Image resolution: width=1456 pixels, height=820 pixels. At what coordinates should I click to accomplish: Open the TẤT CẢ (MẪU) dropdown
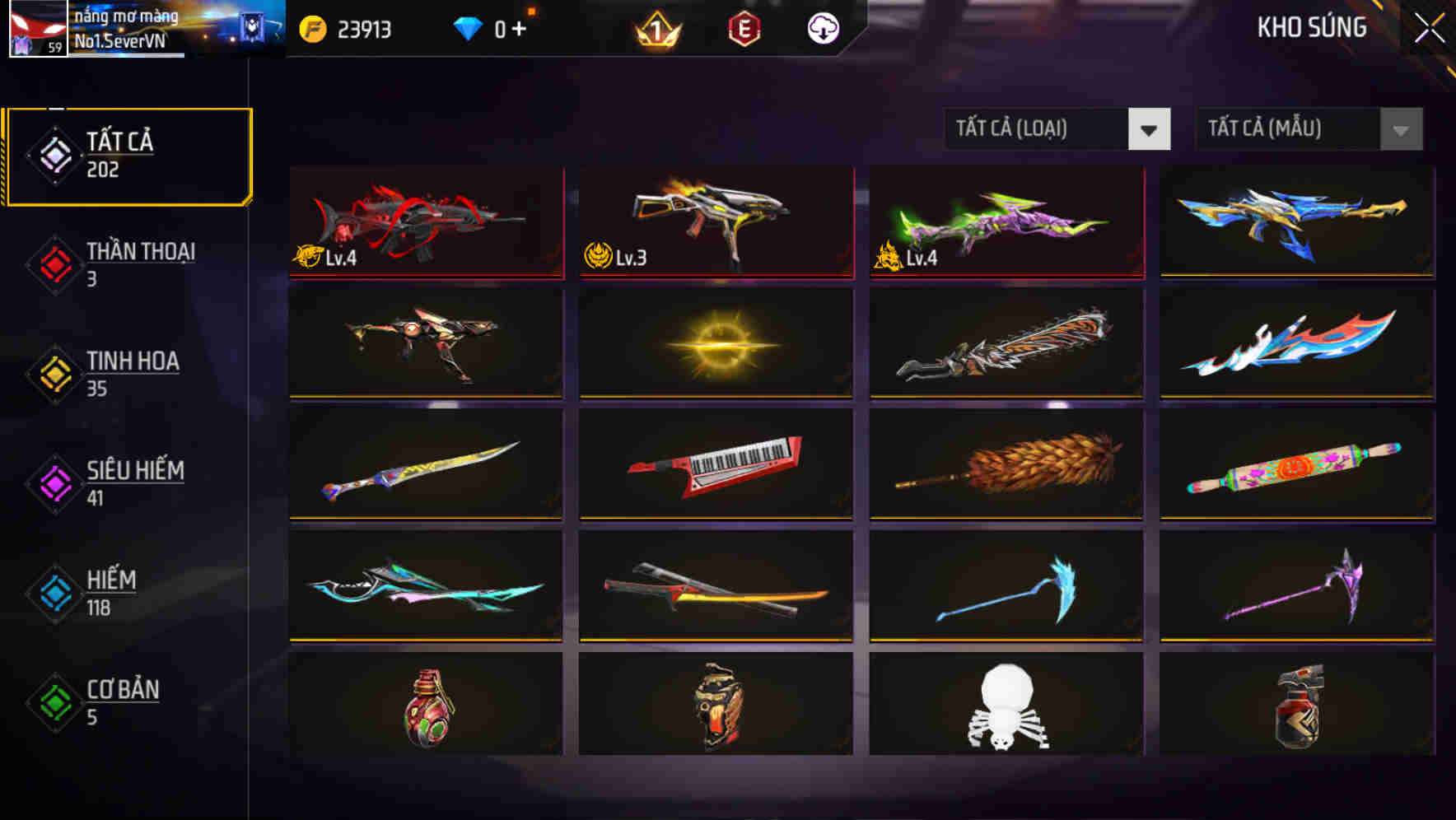[x=1308, y=129]
